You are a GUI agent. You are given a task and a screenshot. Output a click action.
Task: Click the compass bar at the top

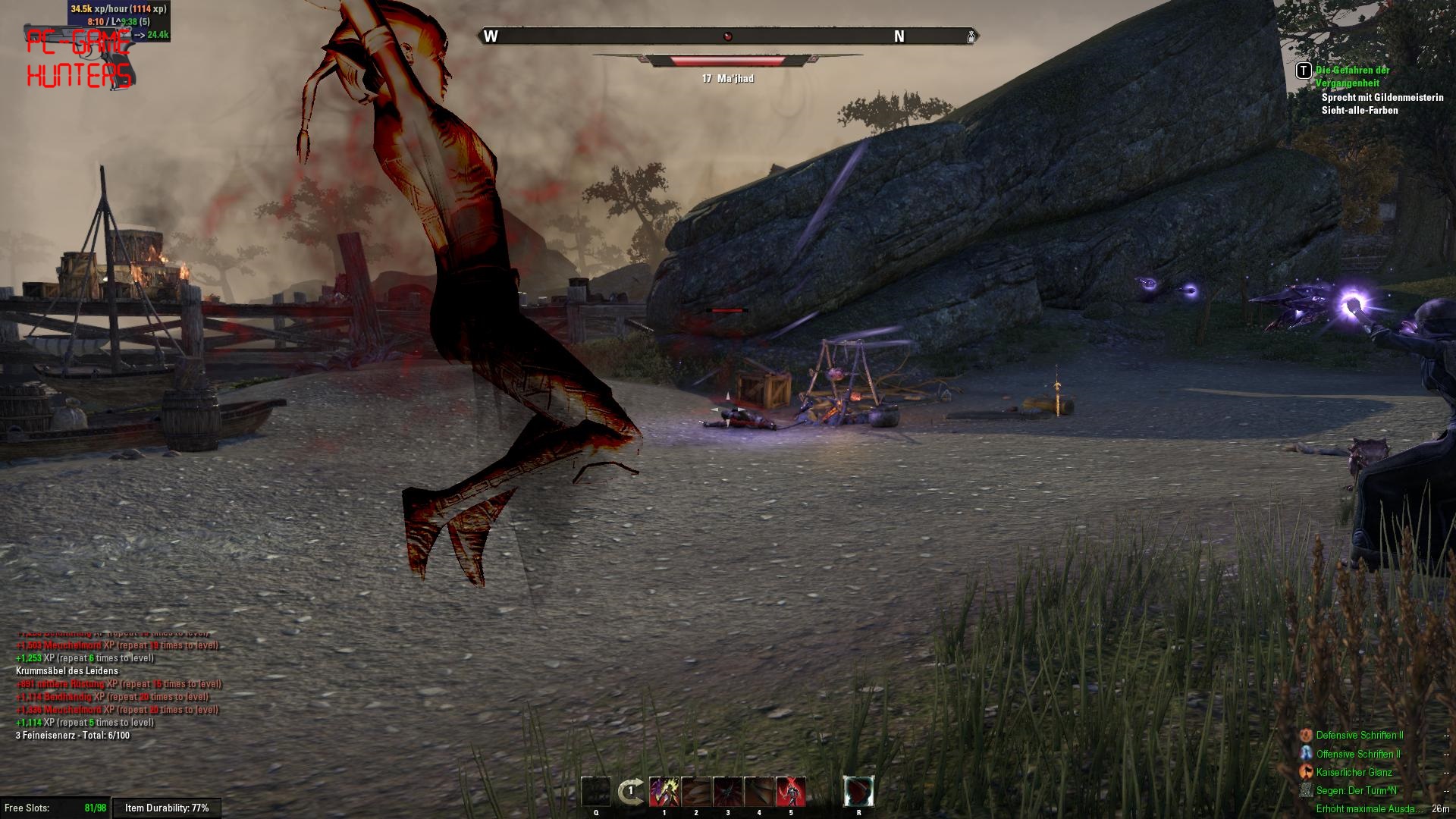(x=727, y=36)
